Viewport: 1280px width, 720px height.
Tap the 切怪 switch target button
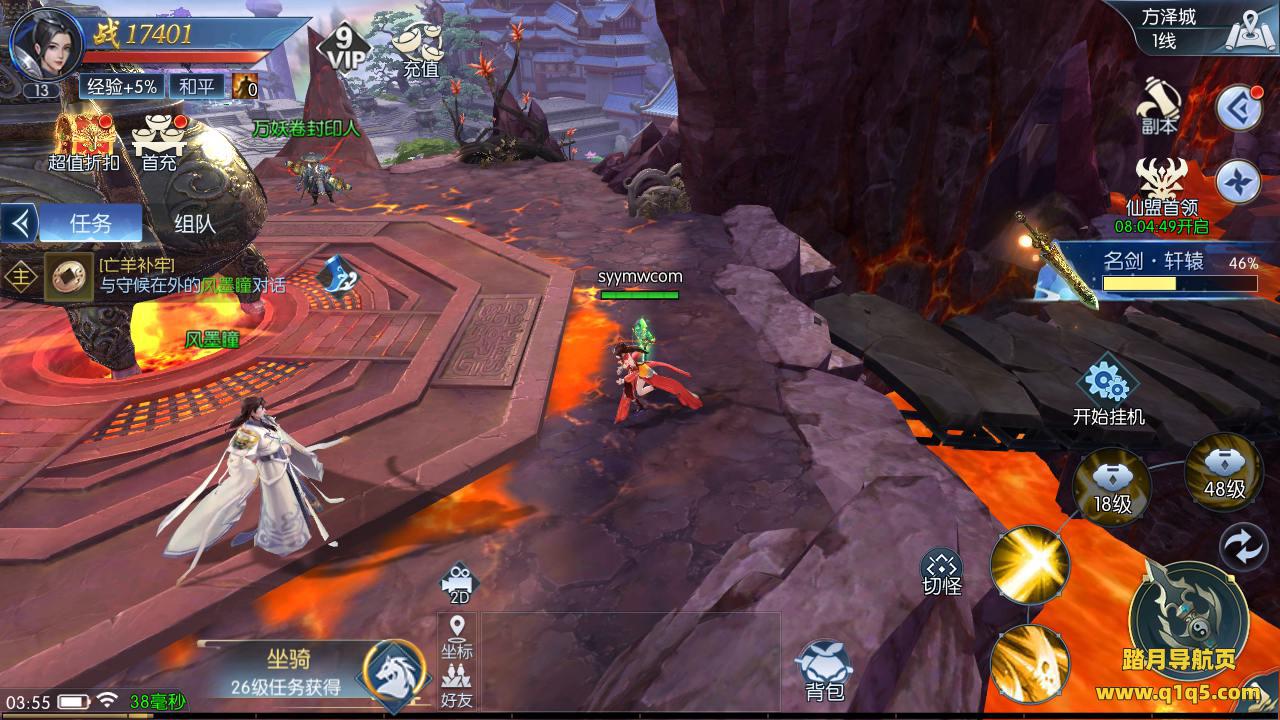941,572
